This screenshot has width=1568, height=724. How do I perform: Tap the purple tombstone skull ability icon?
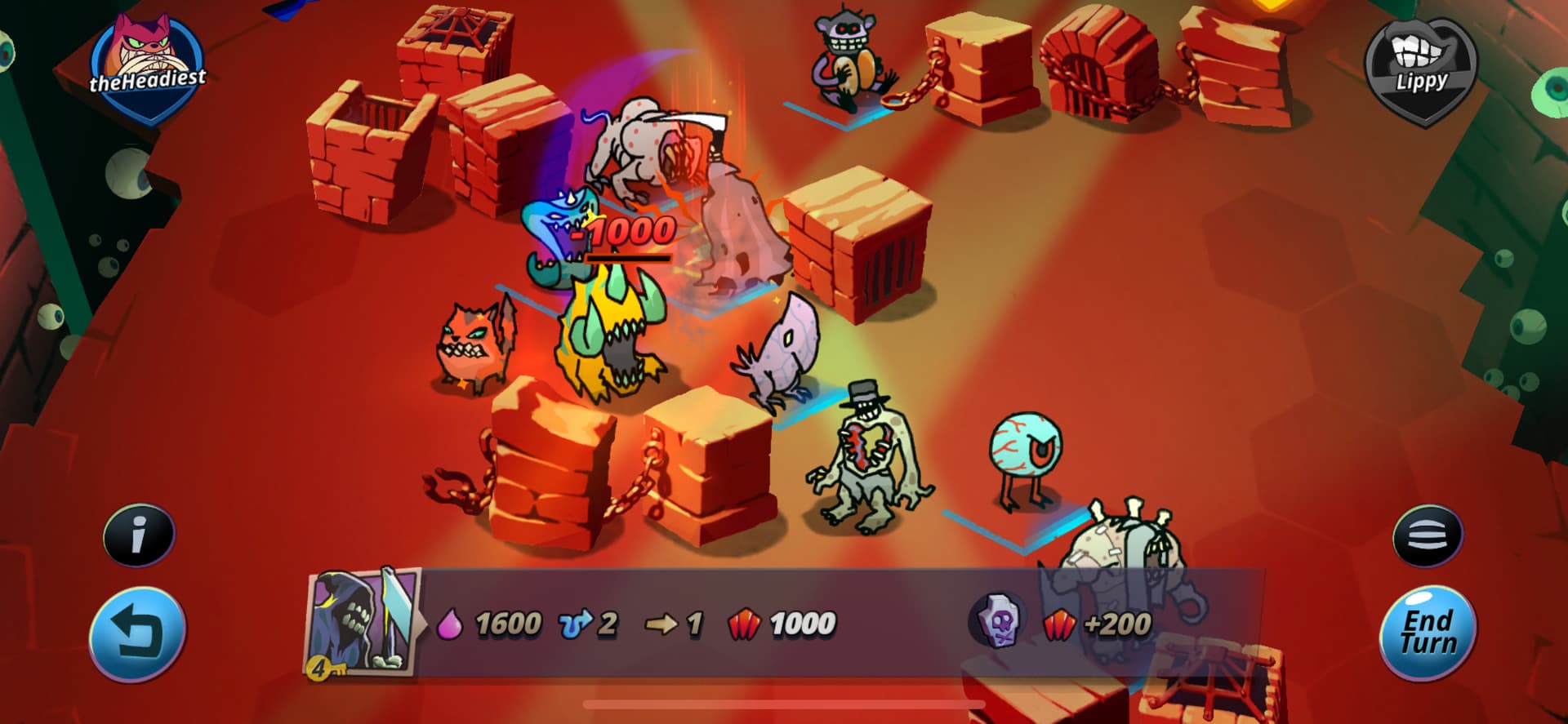tap(998, 623)
